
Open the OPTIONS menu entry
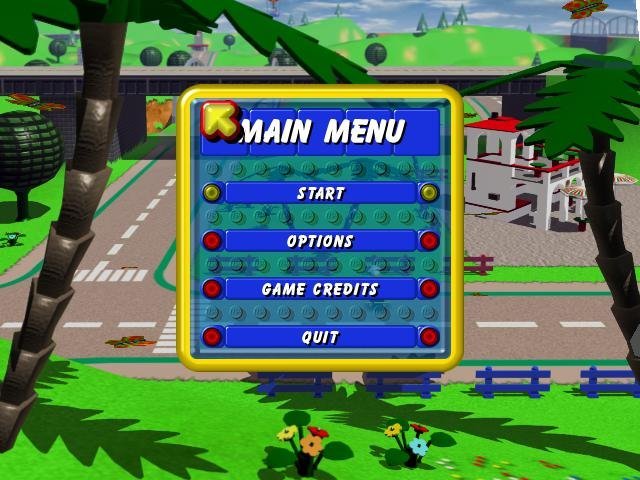320,241
